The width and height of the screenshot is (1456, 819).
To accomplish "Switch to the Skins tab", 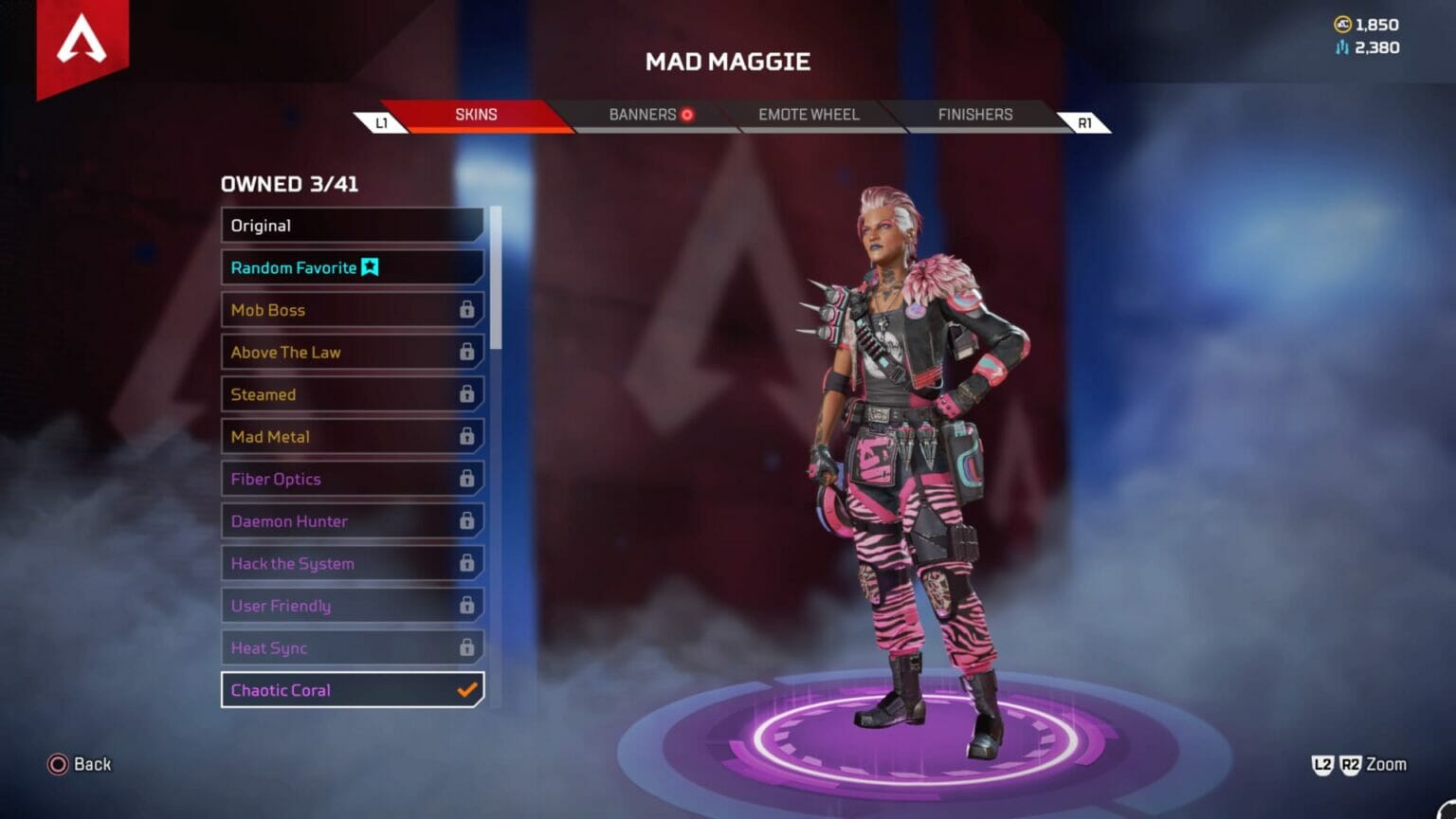I will point(476,115).
